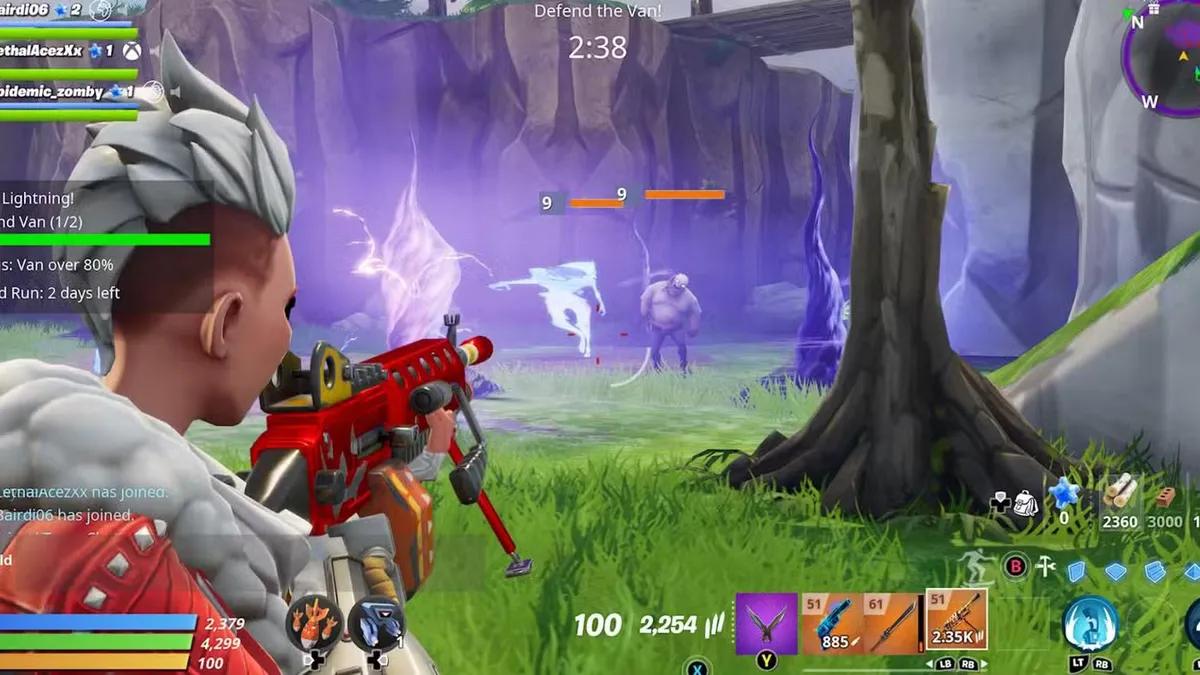The height and width of the screenshot is (675, 1200).
Task: Select the level 61 sword slot
Action: point(892,624)
